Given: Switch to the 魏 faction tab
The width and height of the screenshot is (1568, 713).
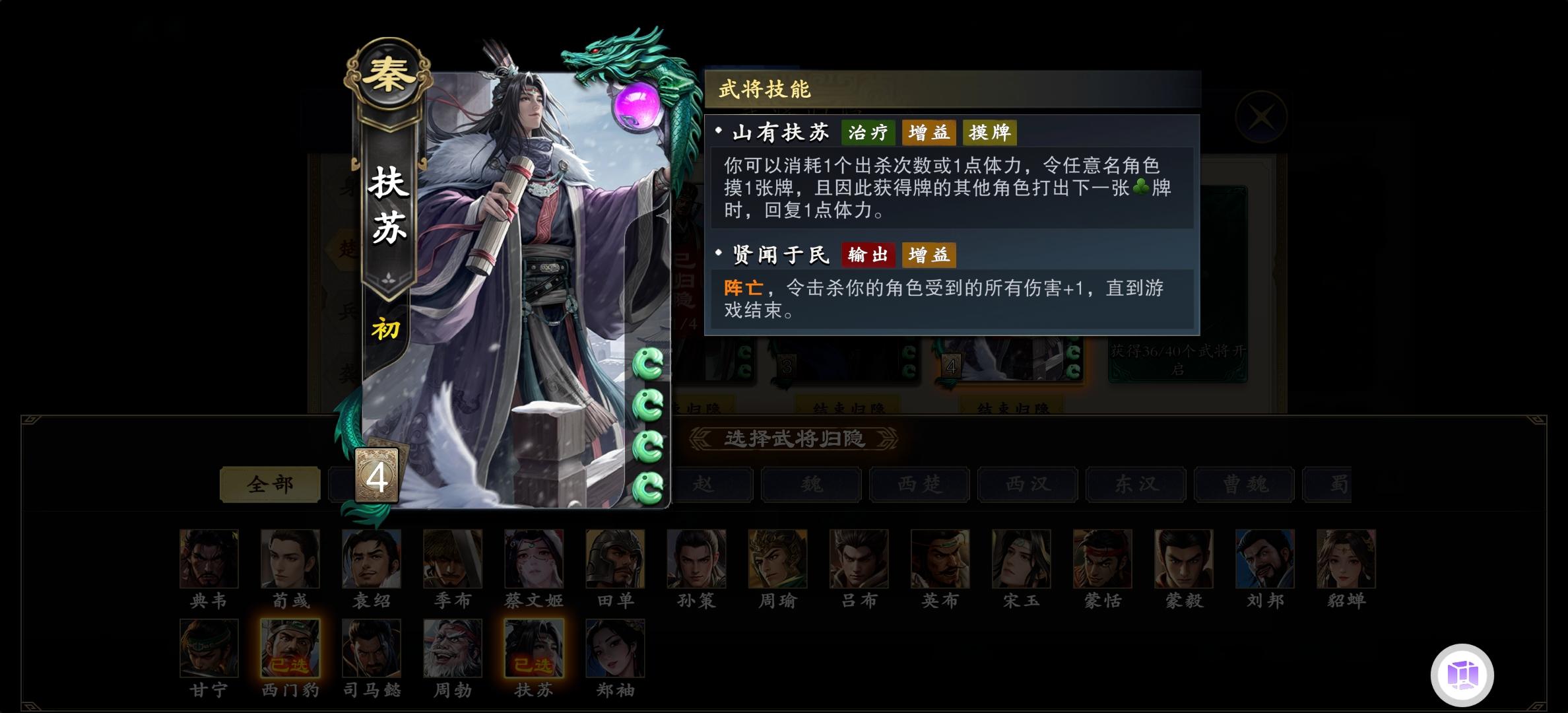Looking at the screenshot, I should tap(810, 484).
